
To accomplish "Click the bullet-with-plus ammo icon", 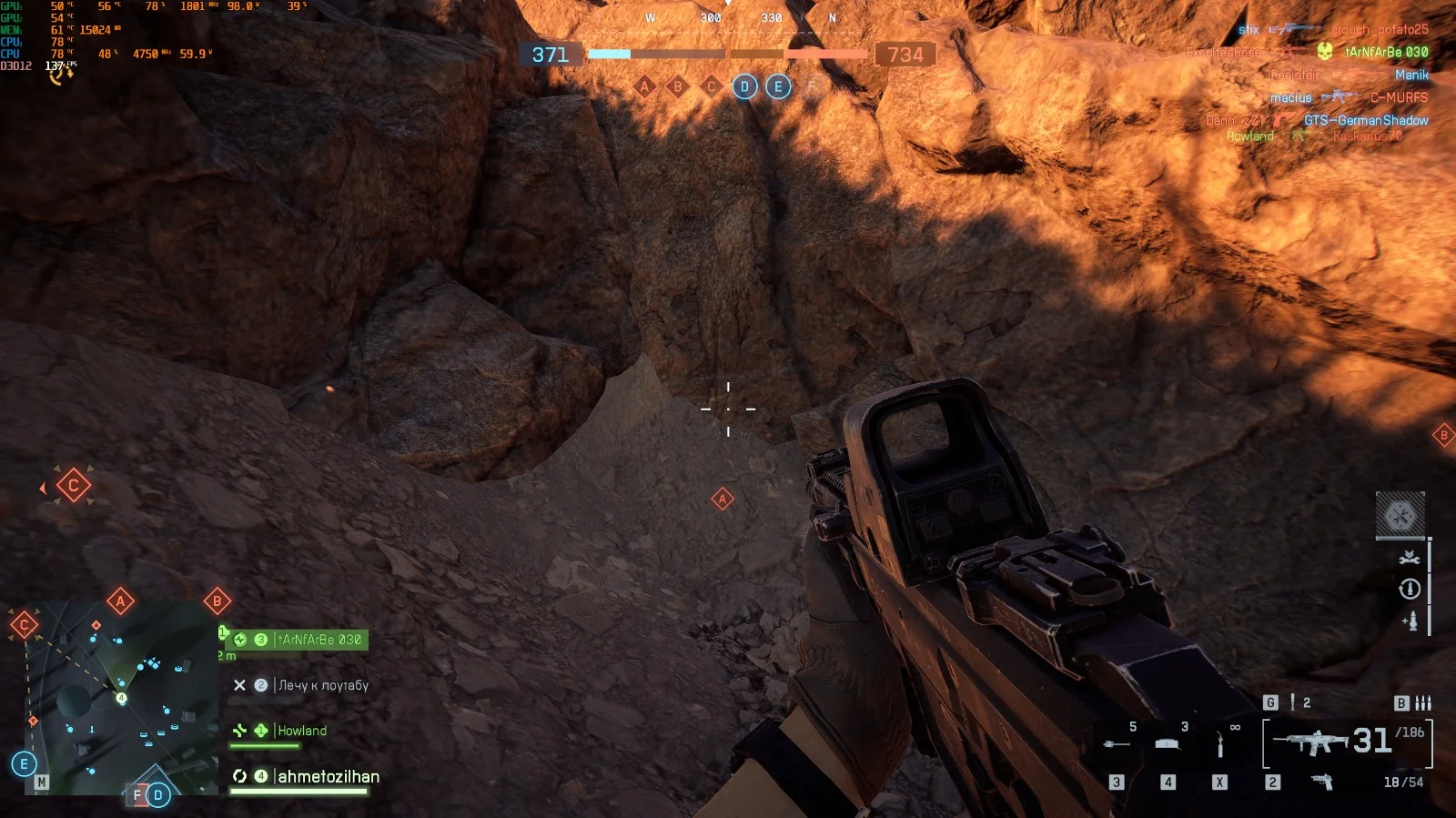I will (x=1410, y=621).
